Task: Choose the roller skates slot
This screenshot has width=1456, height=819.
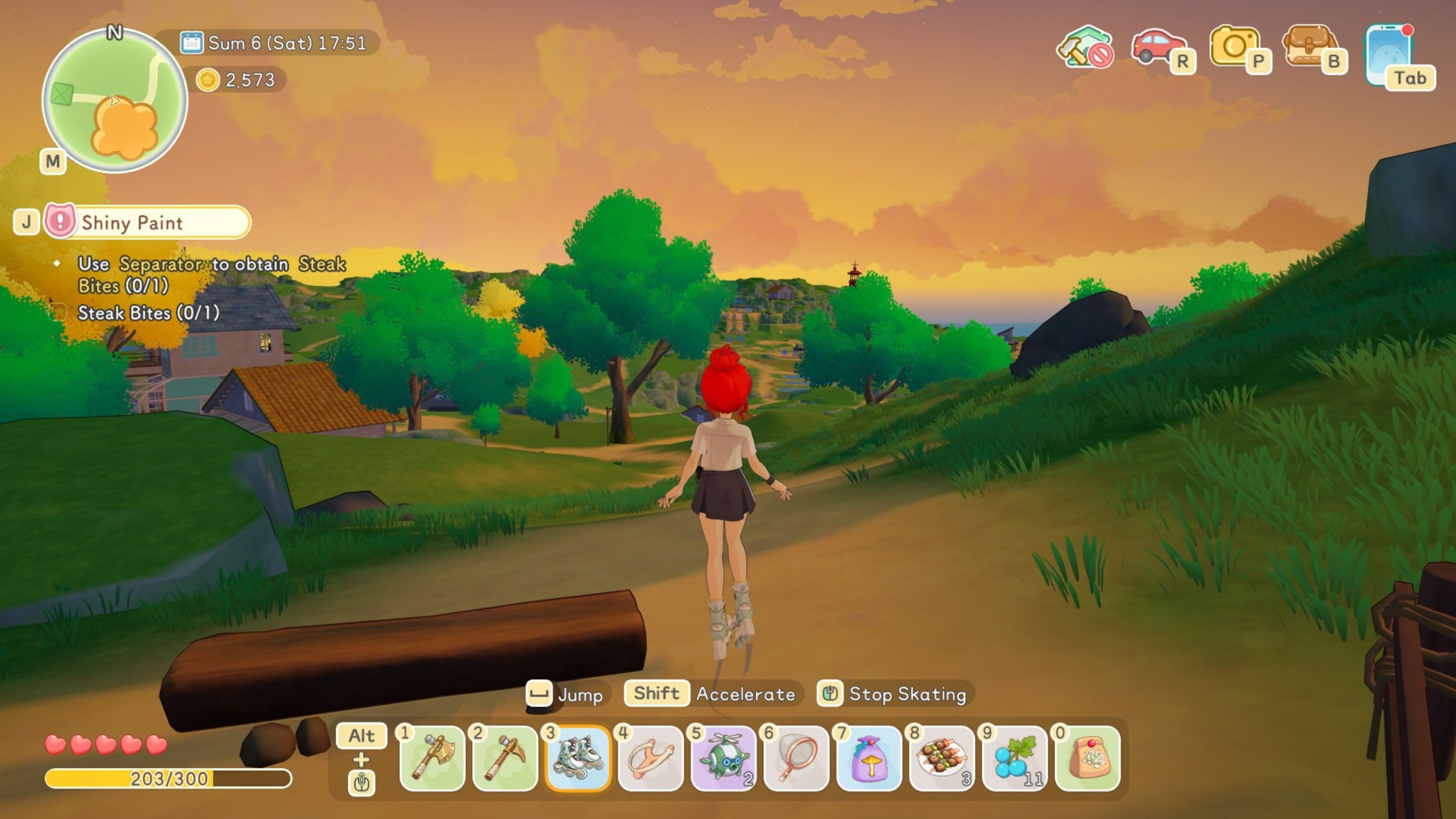Action: 578,758
